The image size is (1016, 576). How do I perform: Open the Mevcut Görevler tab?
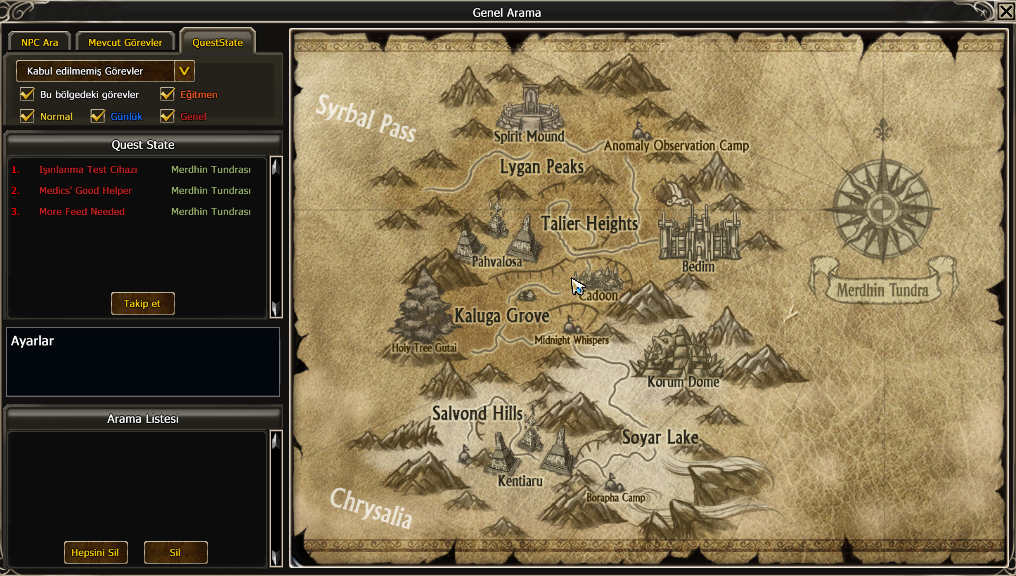coord(125,43)
